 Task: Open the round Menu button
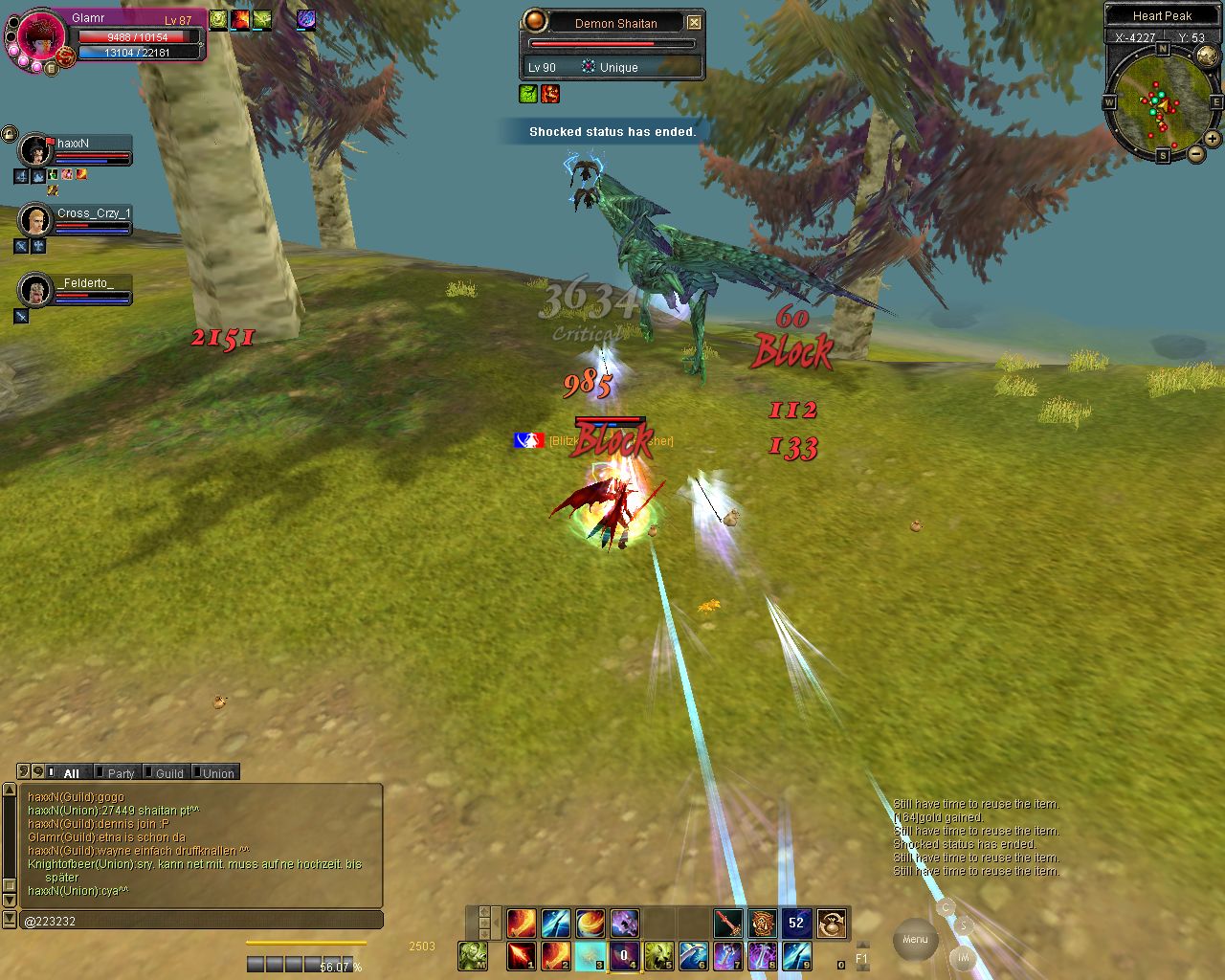pyautogui.click(x=915, y=940)
